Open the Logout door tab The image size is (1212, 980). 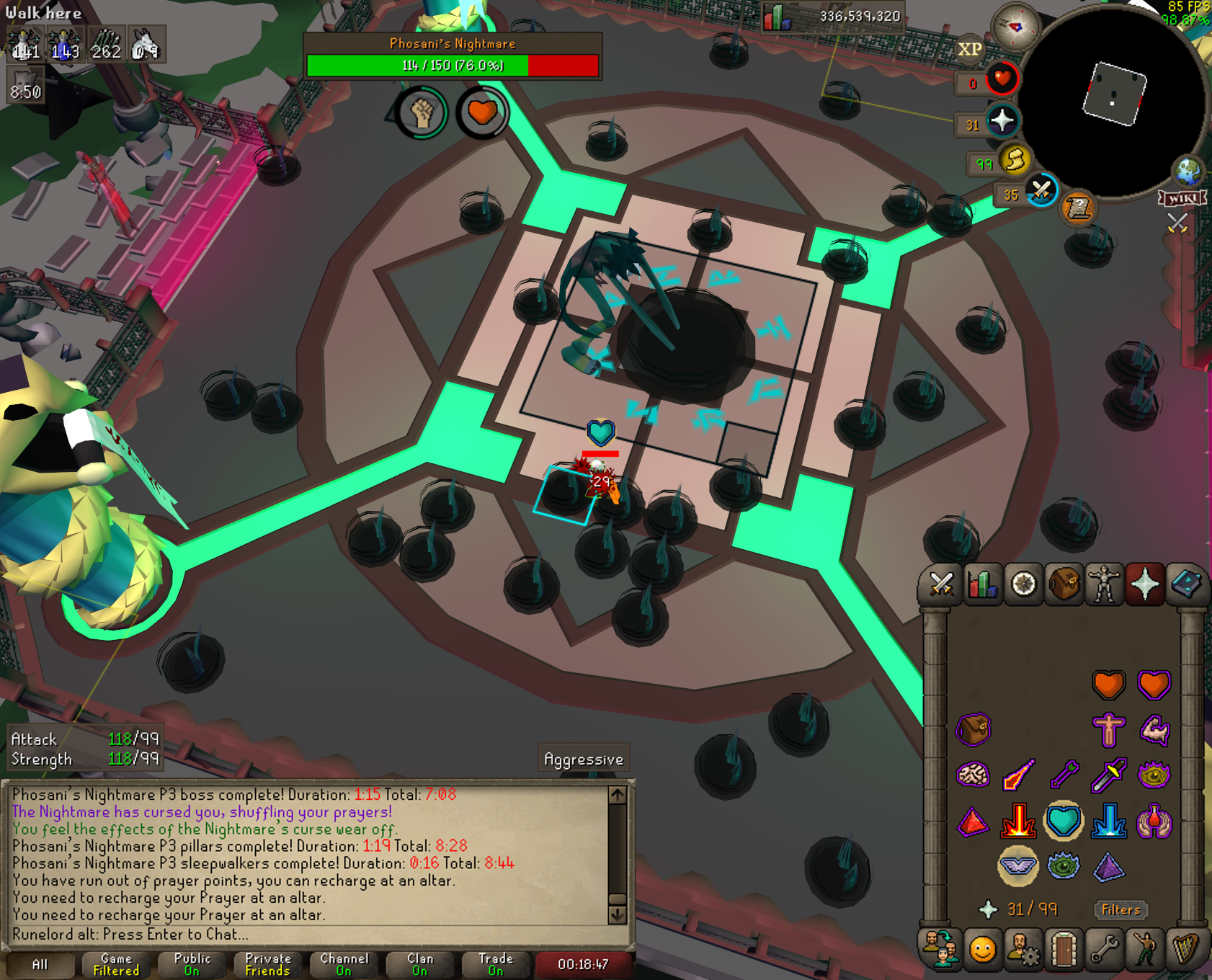click(1064, 949)
